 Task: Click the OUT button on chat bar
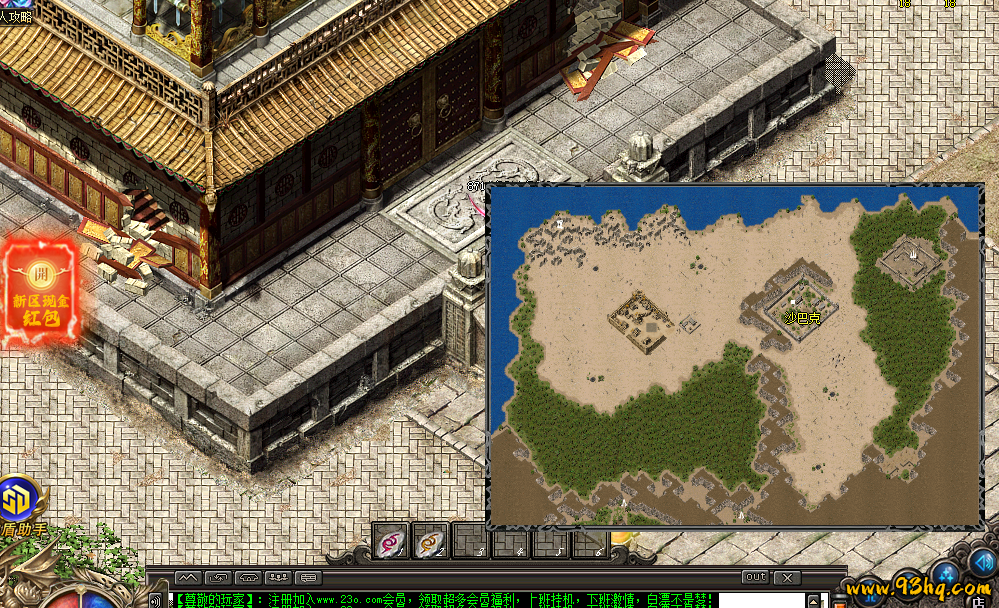point(756,577)
